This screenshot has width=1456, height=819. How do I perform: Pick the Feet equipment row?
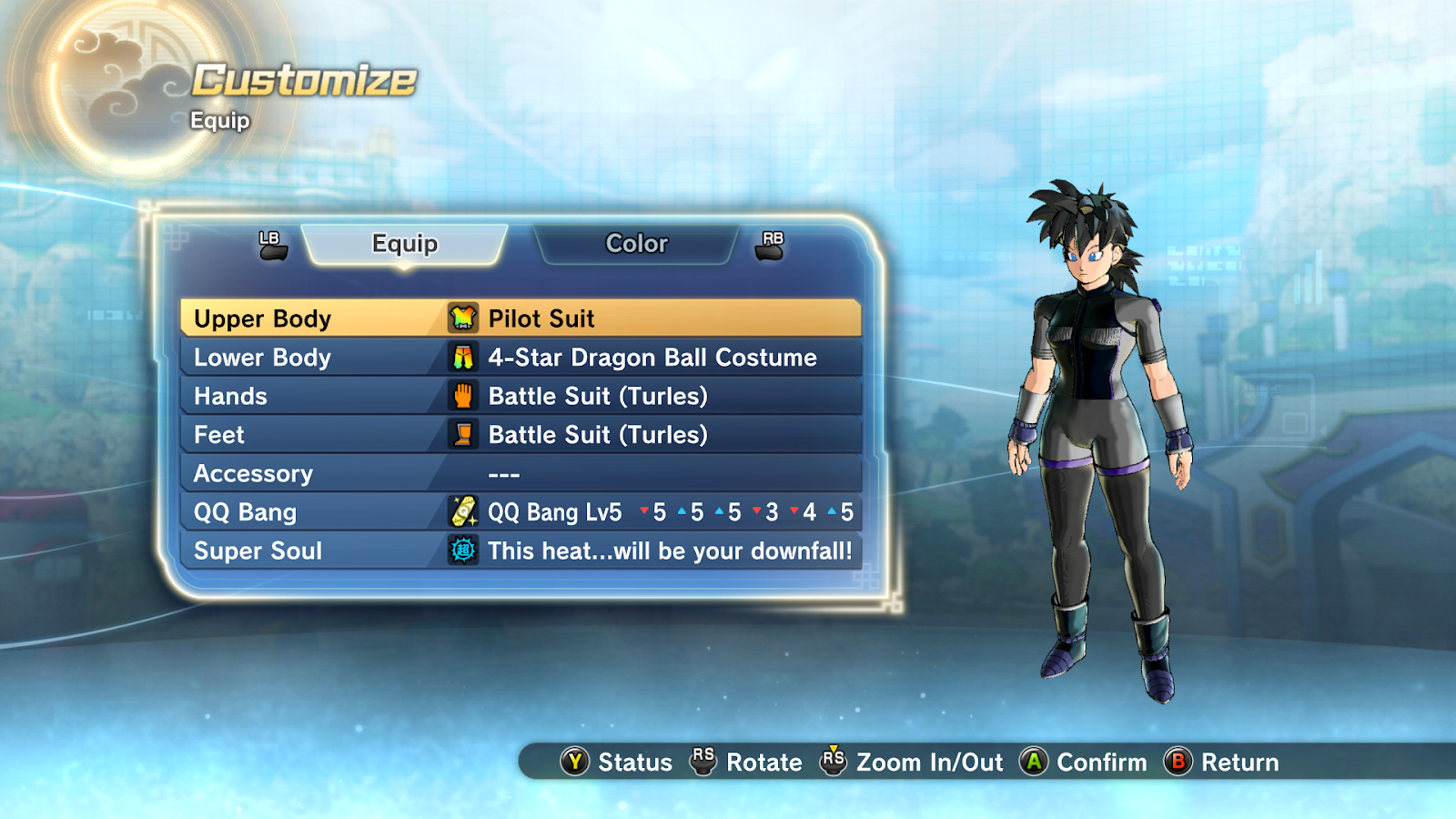pos(521,435)
